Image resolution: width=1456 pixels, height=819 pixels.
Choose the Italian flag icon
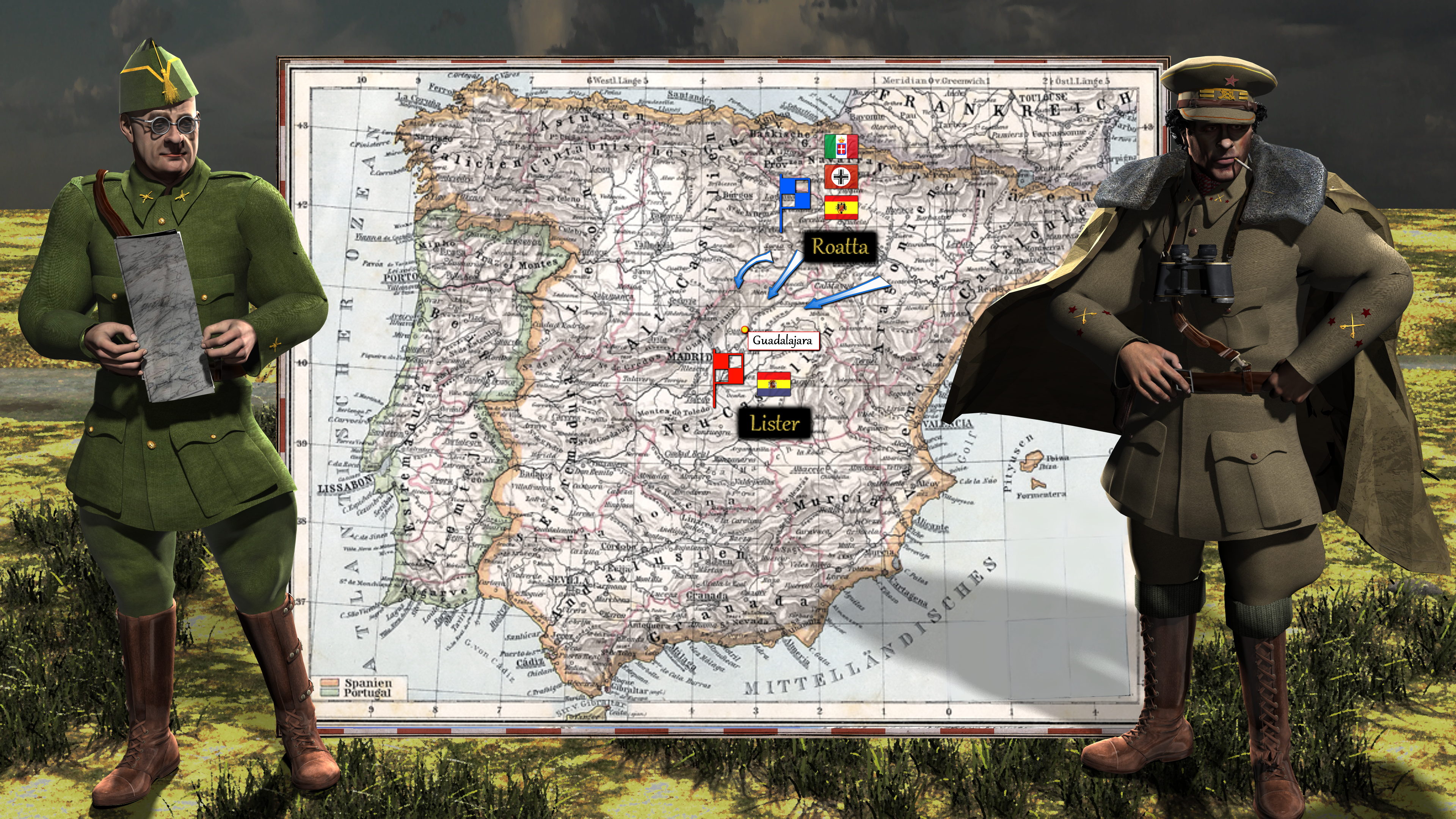[841, 146]
